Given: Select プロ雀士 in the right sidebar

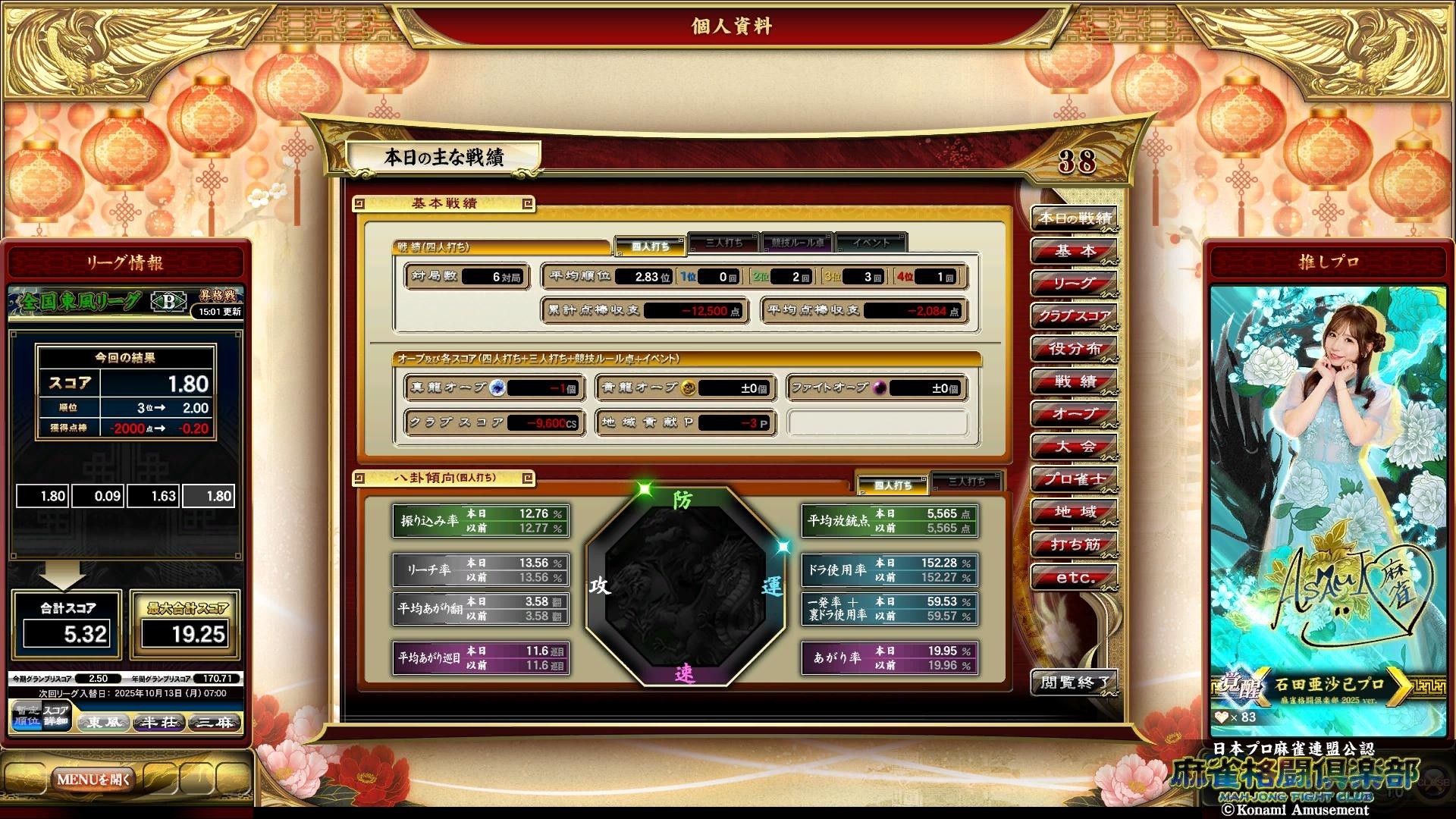Looking at the screenshot, I should coord(1074,479).
